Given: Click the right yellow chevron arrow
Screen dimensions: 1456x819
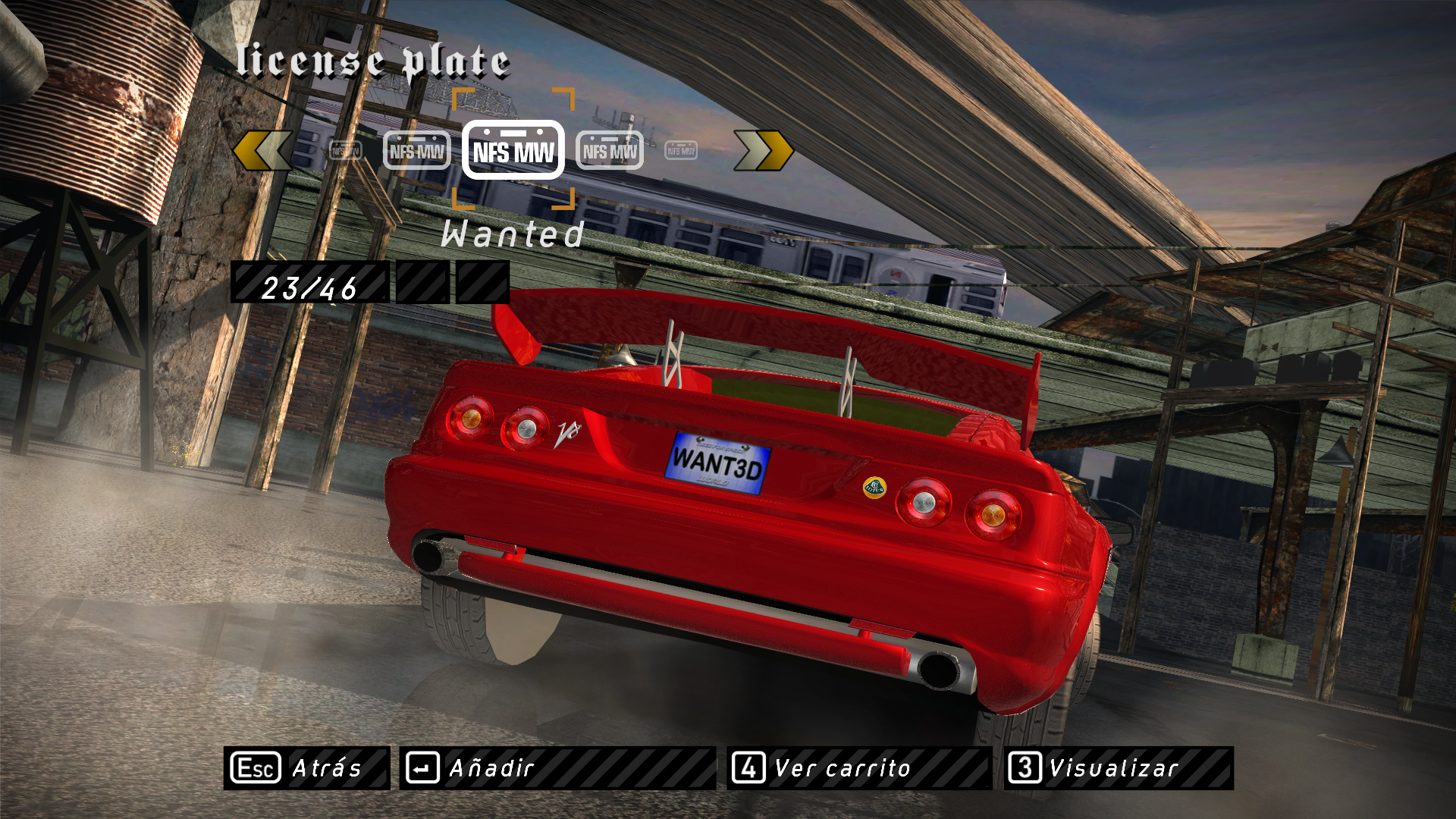Looking at the screenshot, I should point(763,150).
